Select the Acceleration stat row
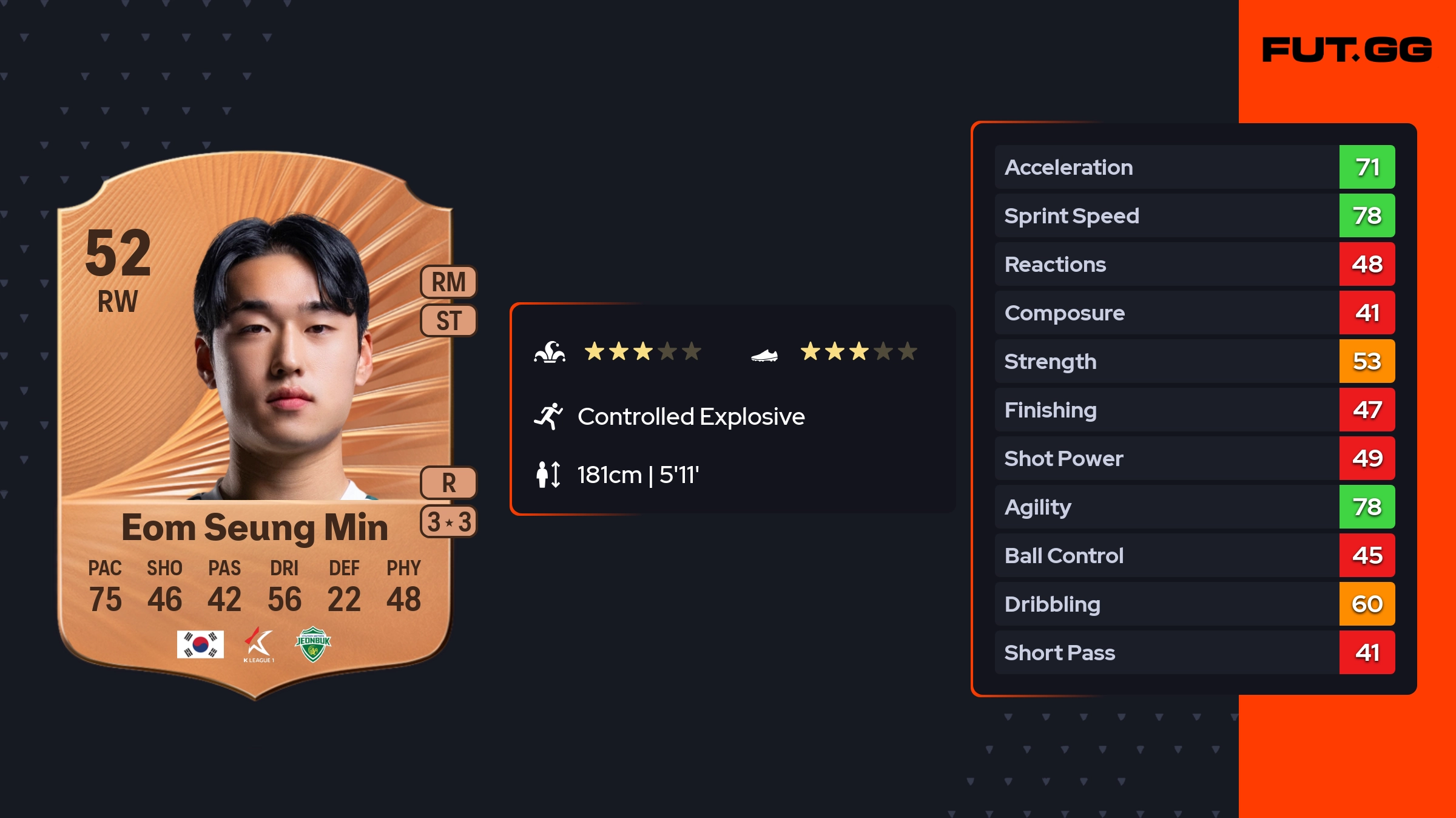Image resolution: width=1456 pixels, height=818 pixels. click(1194, 167)
